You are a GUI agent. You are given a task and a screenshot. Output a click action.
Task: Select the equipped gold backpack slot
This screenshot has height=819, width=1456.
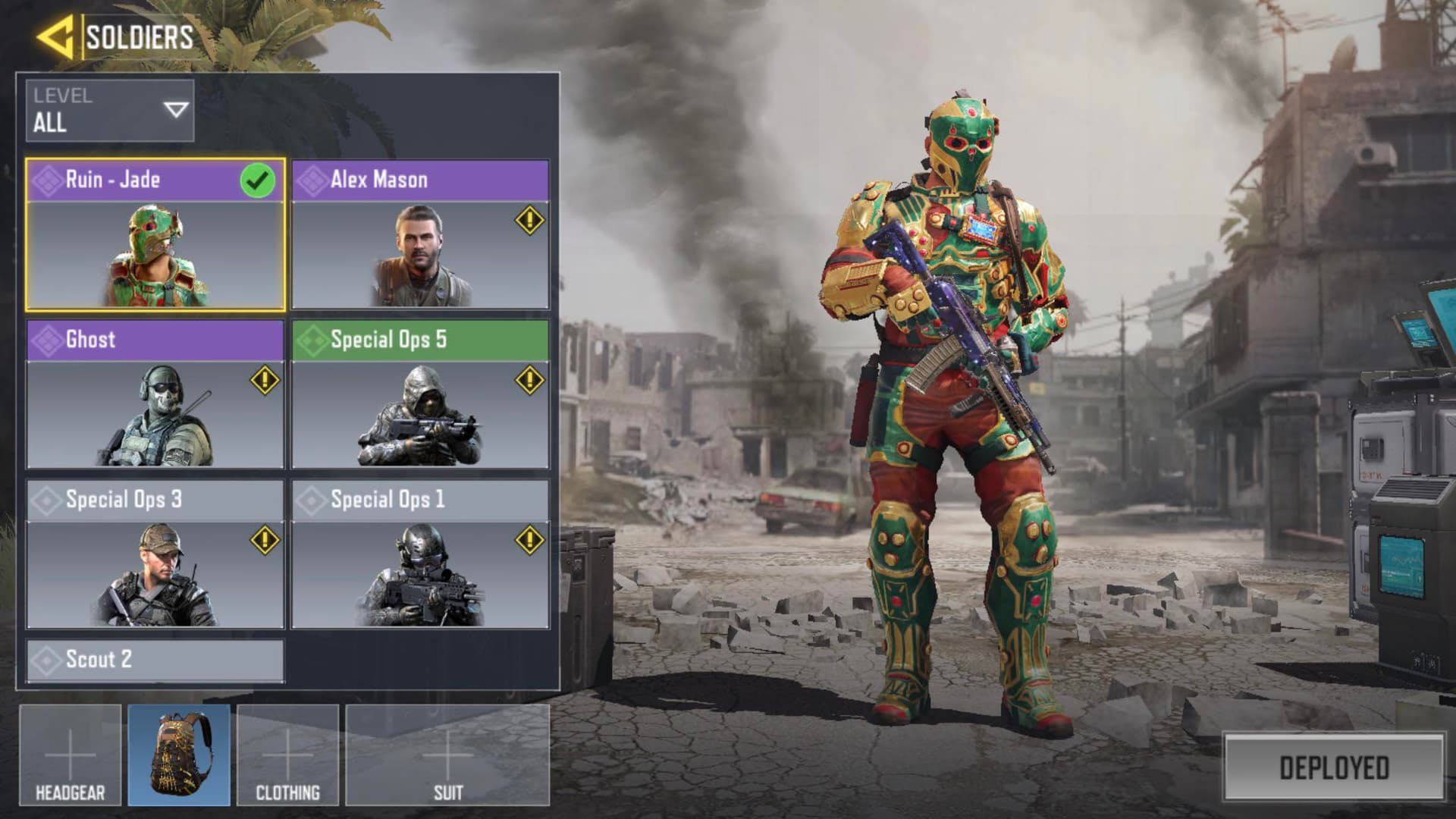pos(179,755)
